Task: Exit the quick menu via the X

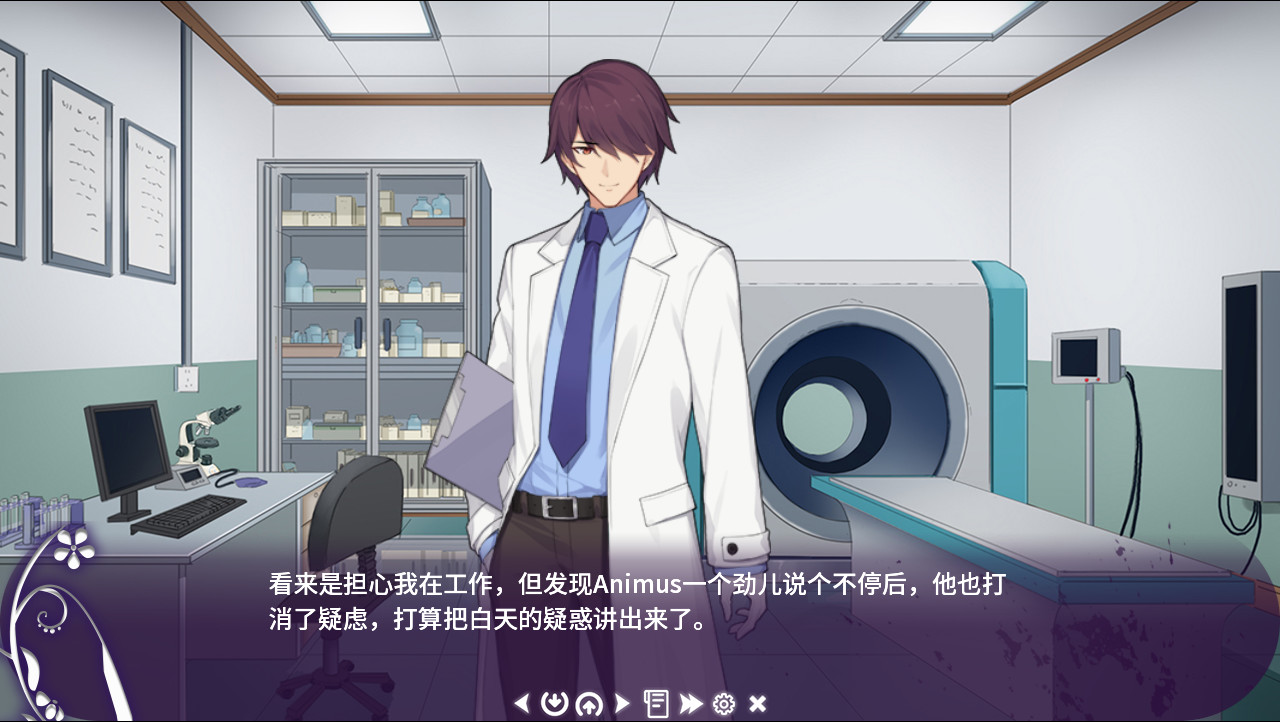Action: [755, 705]
